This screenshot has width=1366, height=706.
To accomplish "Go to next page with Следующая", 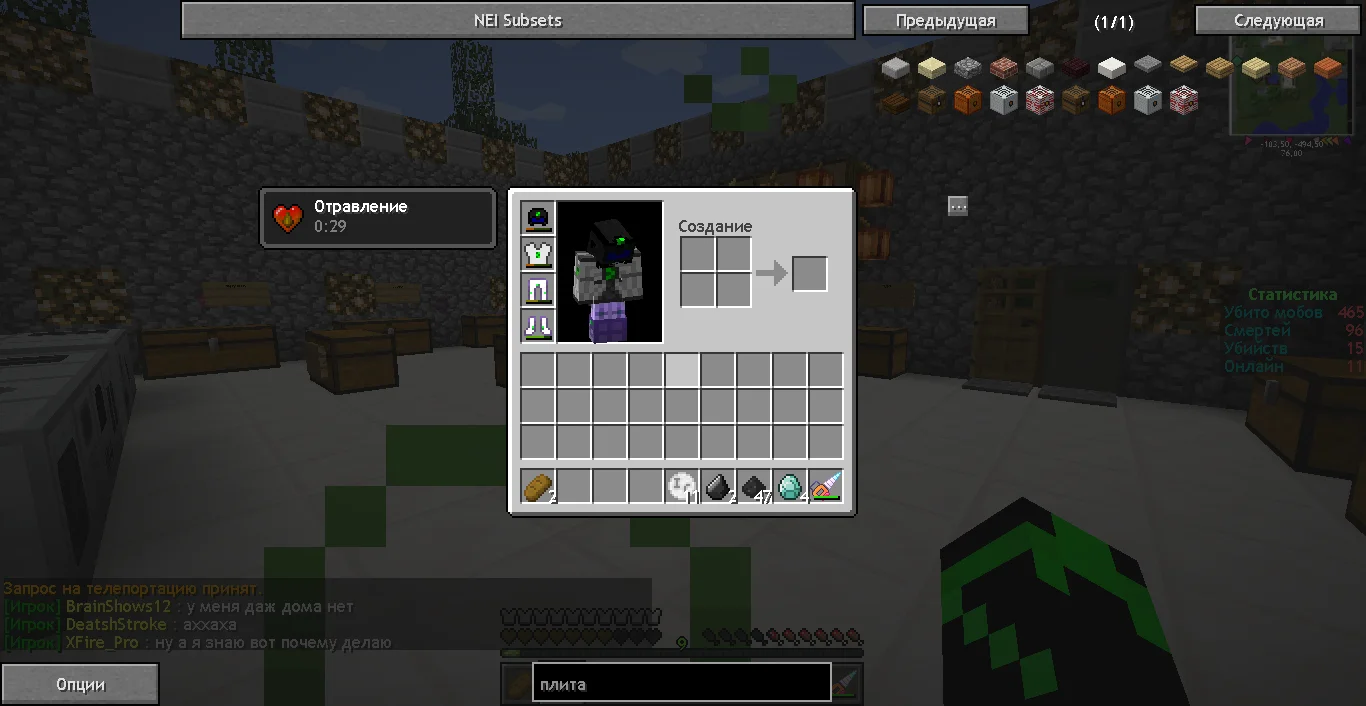I will click(1278, 20).
